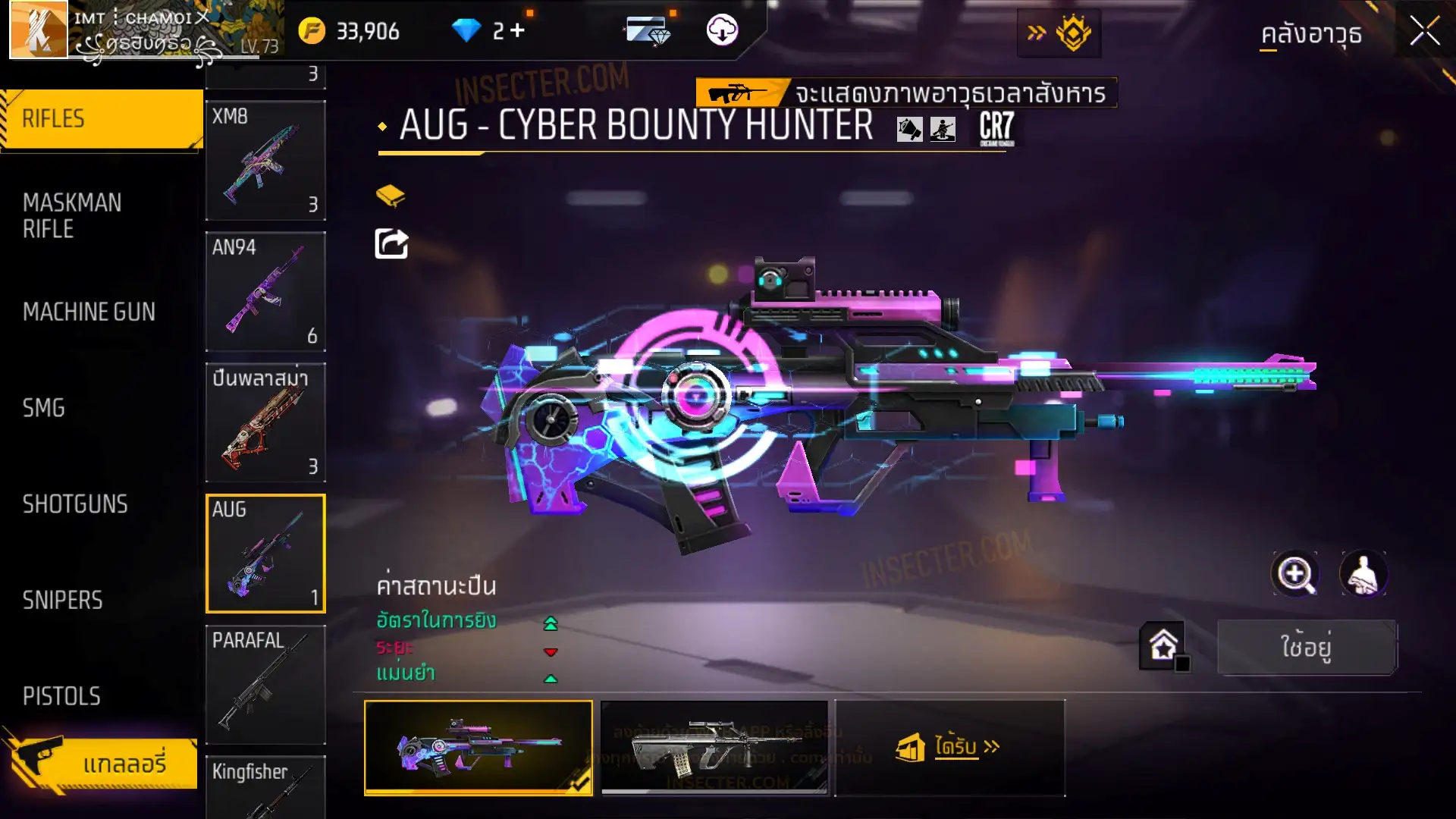Pick the Kingfisher weapon slot
Image resolution: width=1456 pixels, height=819 pixels.
pos(265,787)
